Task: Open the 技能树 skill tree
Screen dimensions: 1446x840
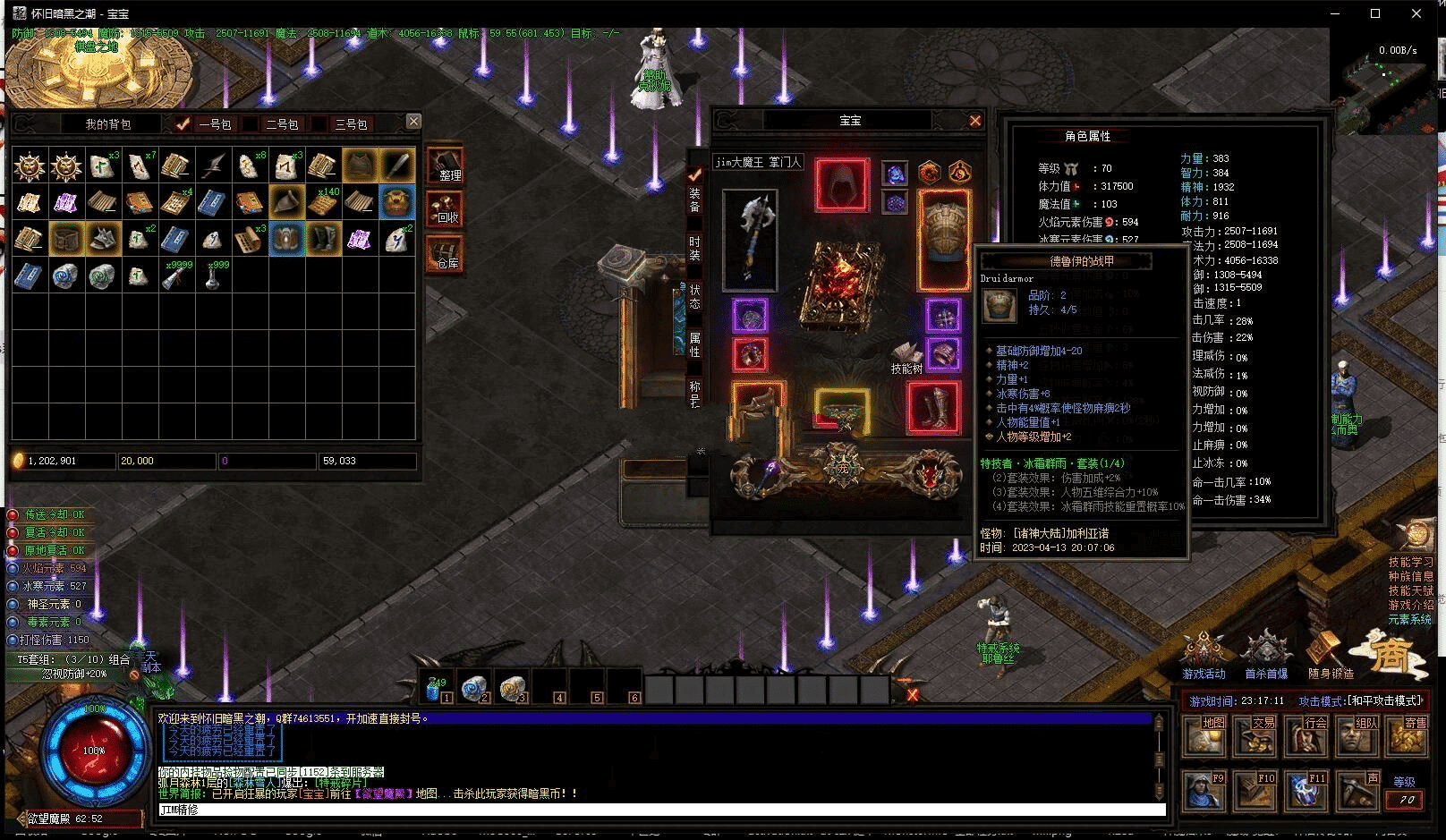Action: point(906,357)
